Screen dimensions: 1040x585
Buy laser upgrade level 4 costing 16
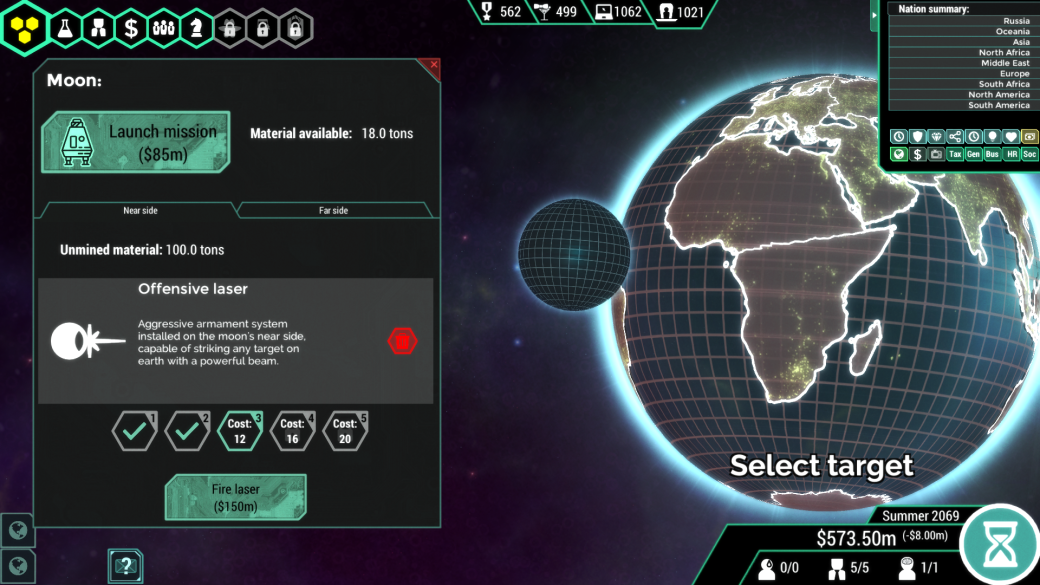[x=292, y=431]
